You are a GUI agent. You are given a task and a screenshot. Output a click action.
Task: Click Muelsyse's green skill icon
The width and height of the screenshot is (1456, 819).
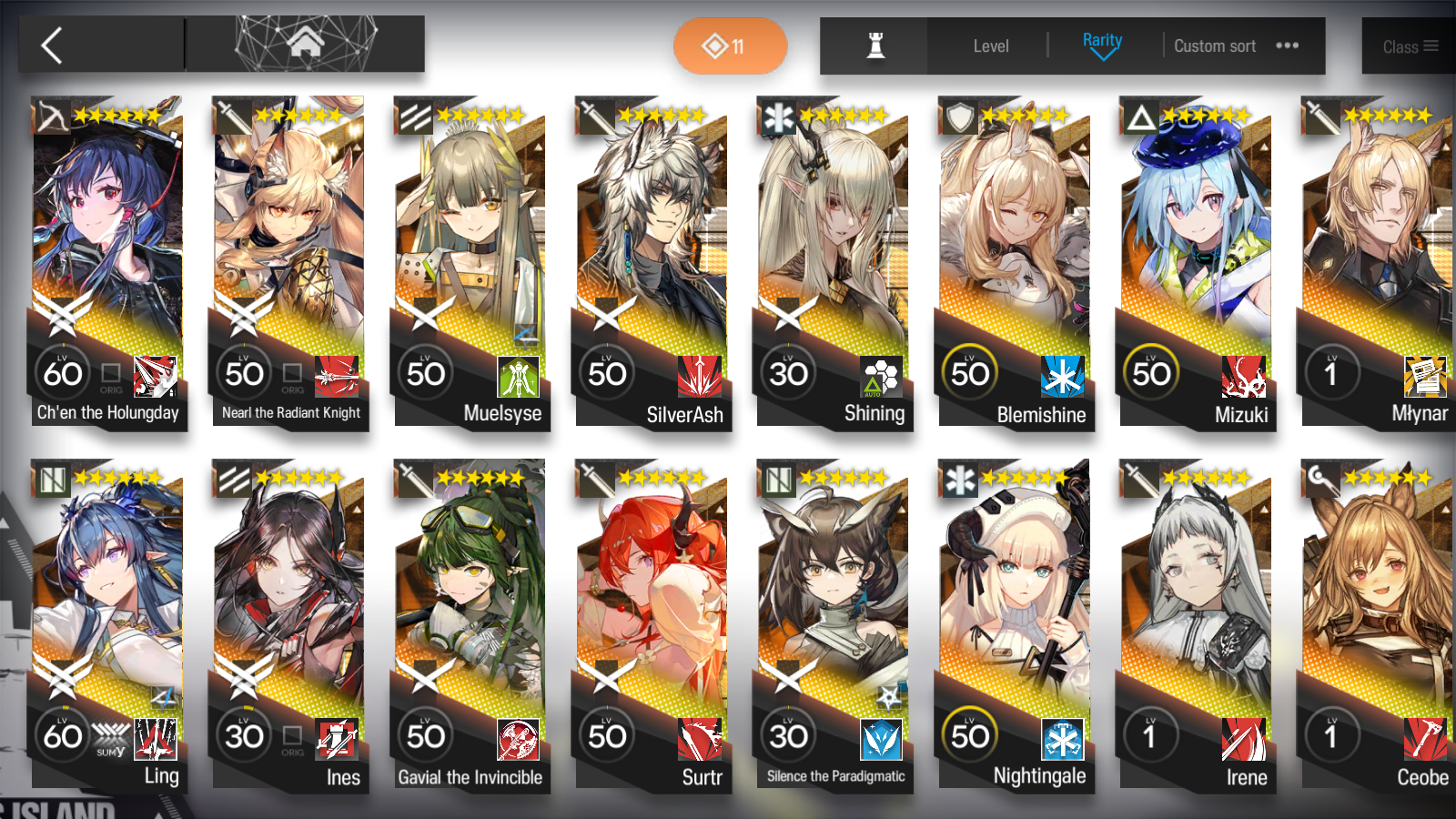[517, 379]
